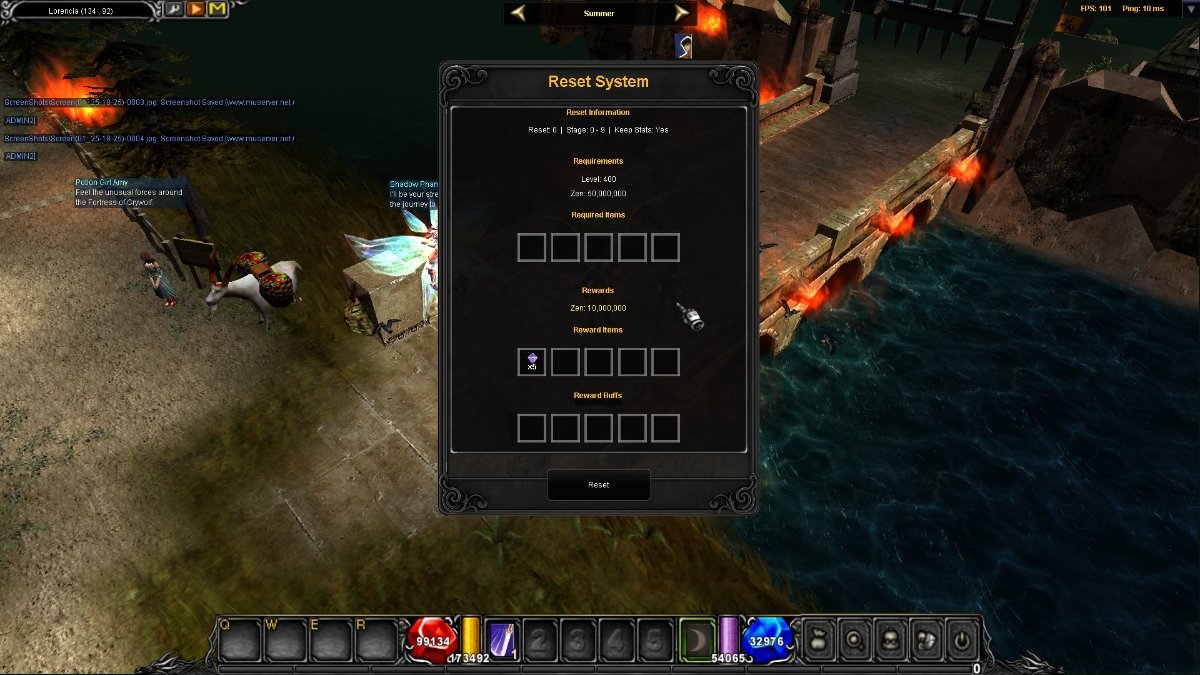Select the R skill slot

tap(377, 640)
